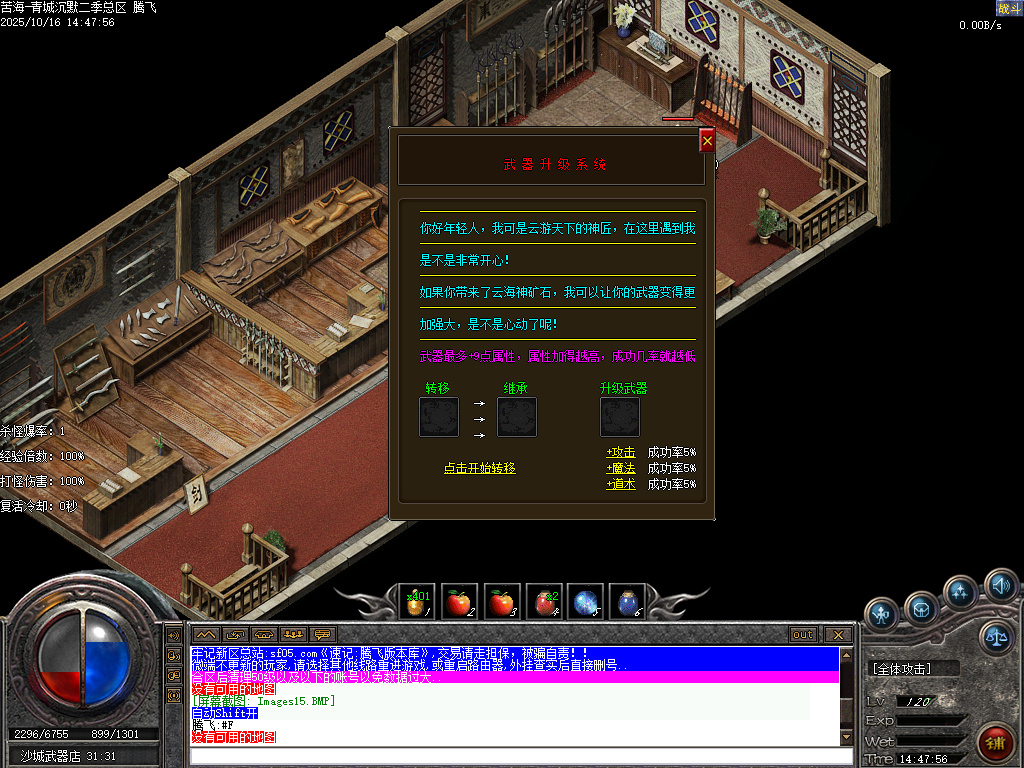
Task: Select the 转移 transfer weapon slot
Action: [x=439, y=417]
